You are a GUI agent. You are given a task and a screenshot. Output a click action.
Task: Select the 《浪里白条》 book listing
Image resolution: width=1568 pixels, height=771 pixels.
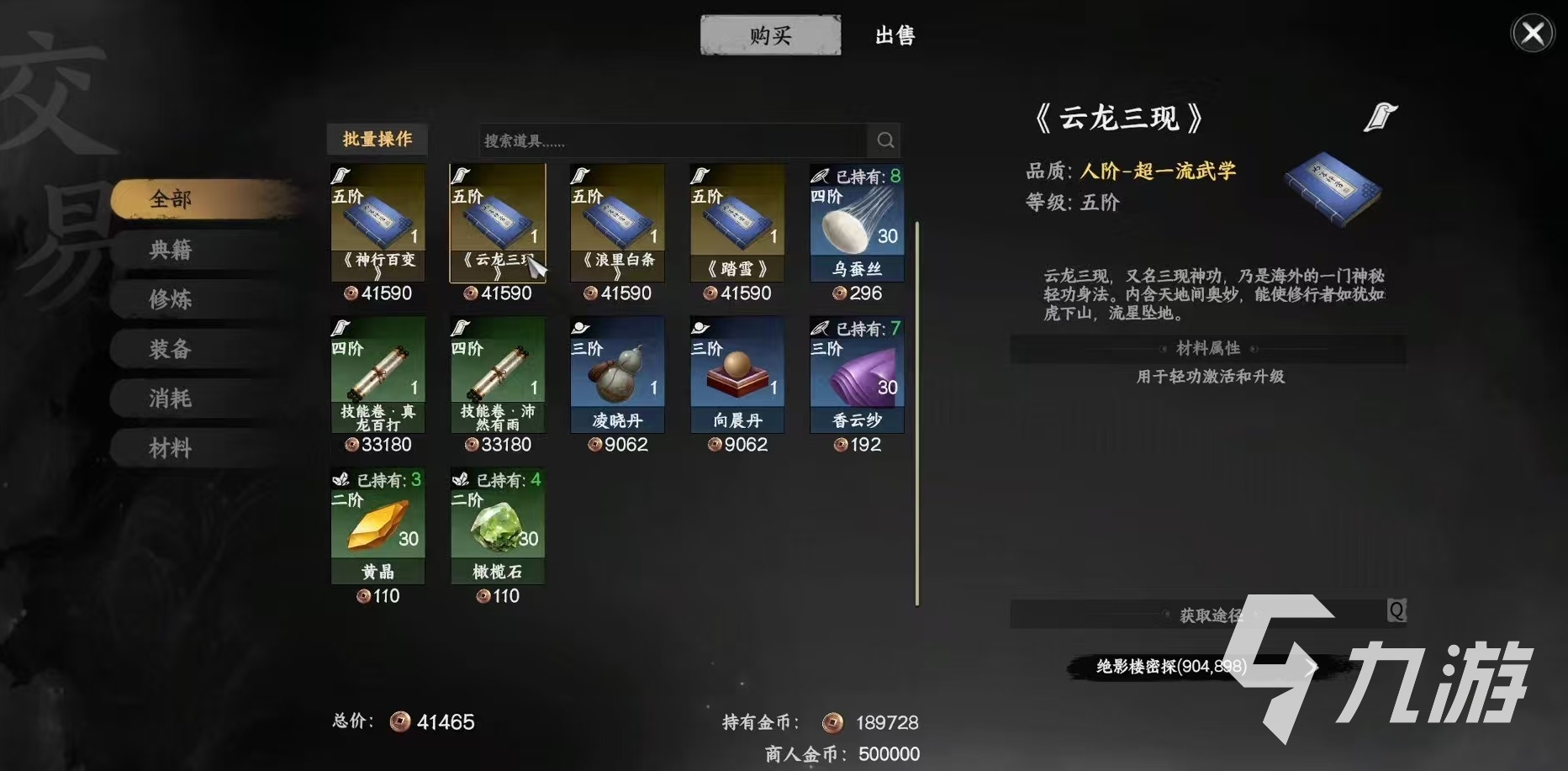(616, 219)
